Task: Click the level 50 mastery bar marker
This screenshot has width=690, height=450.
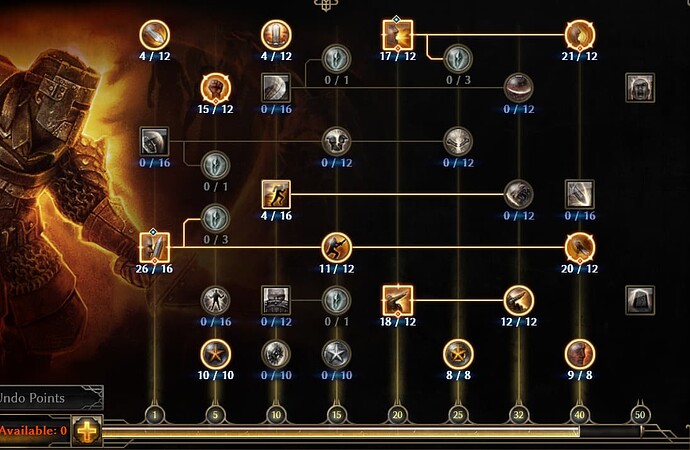Action: [640, 413]
